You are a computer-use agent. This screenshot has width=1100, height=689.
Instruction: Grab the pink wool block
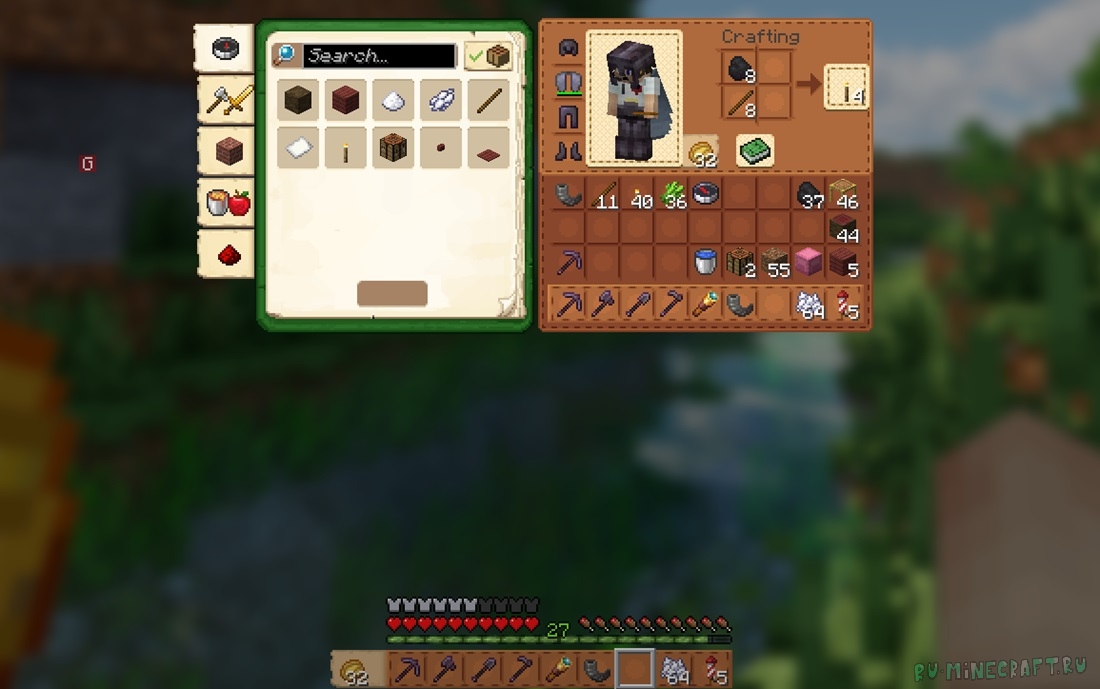coord(809,263)
